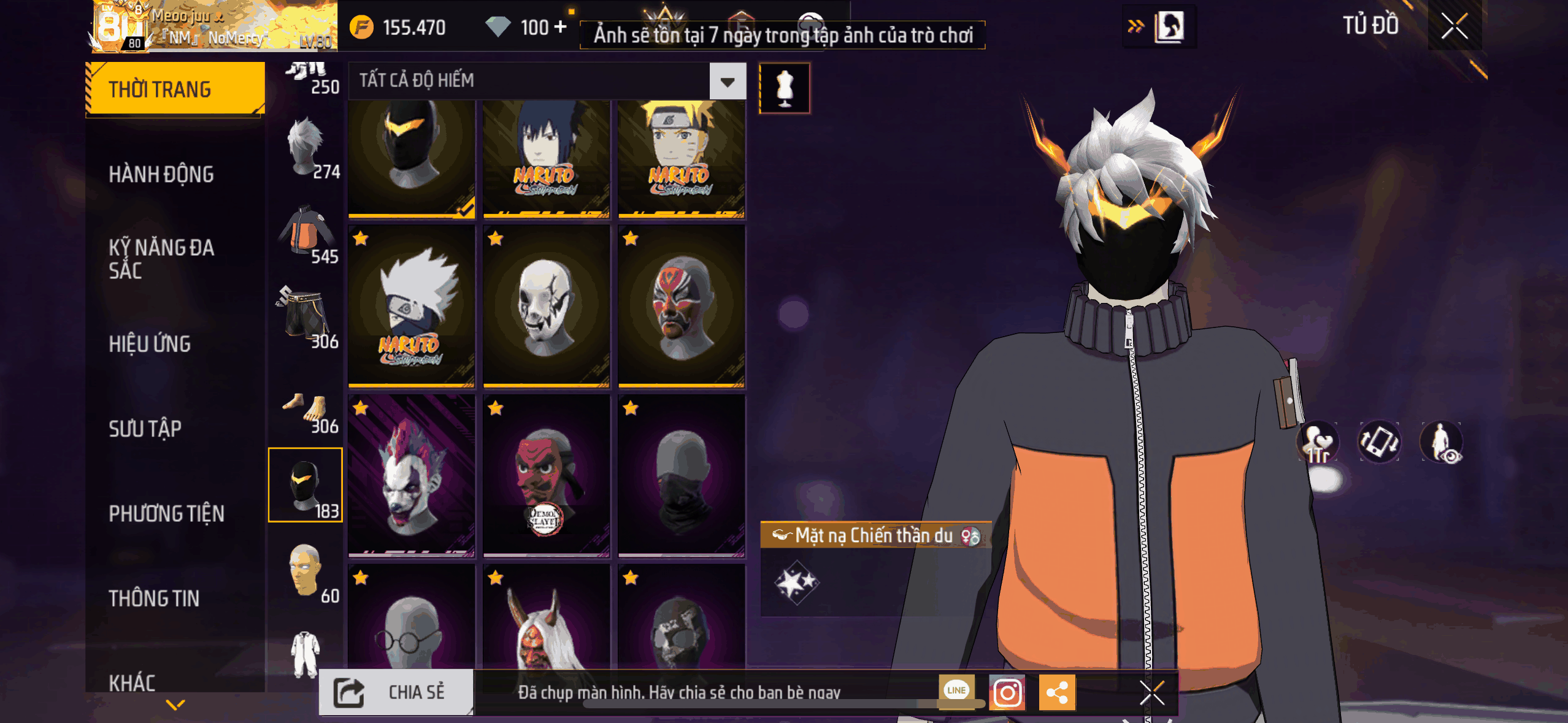Screen dimensions: 1568x723
Task: Select the KỸ NĂNG ĐA SẮC category
Action: point(161,259)
